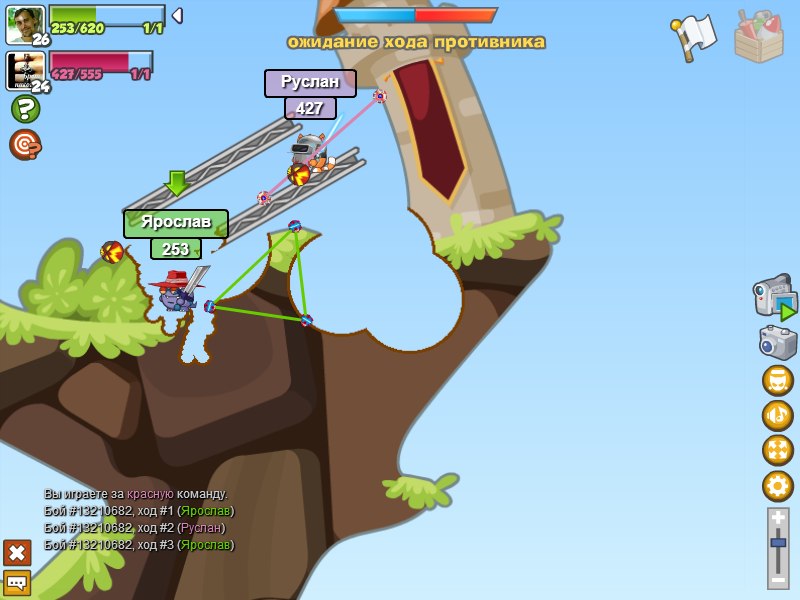The height and width of the screenshot is (600, 800).
Task: Click the round orange character face button
Action: [777, 381]
